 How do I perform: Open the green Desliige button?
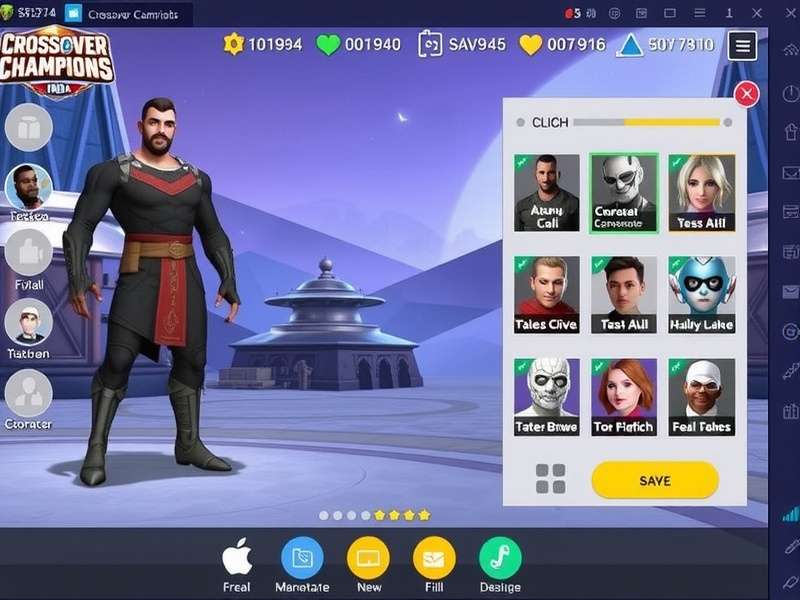pyautogui.click(x=500, y=558)
